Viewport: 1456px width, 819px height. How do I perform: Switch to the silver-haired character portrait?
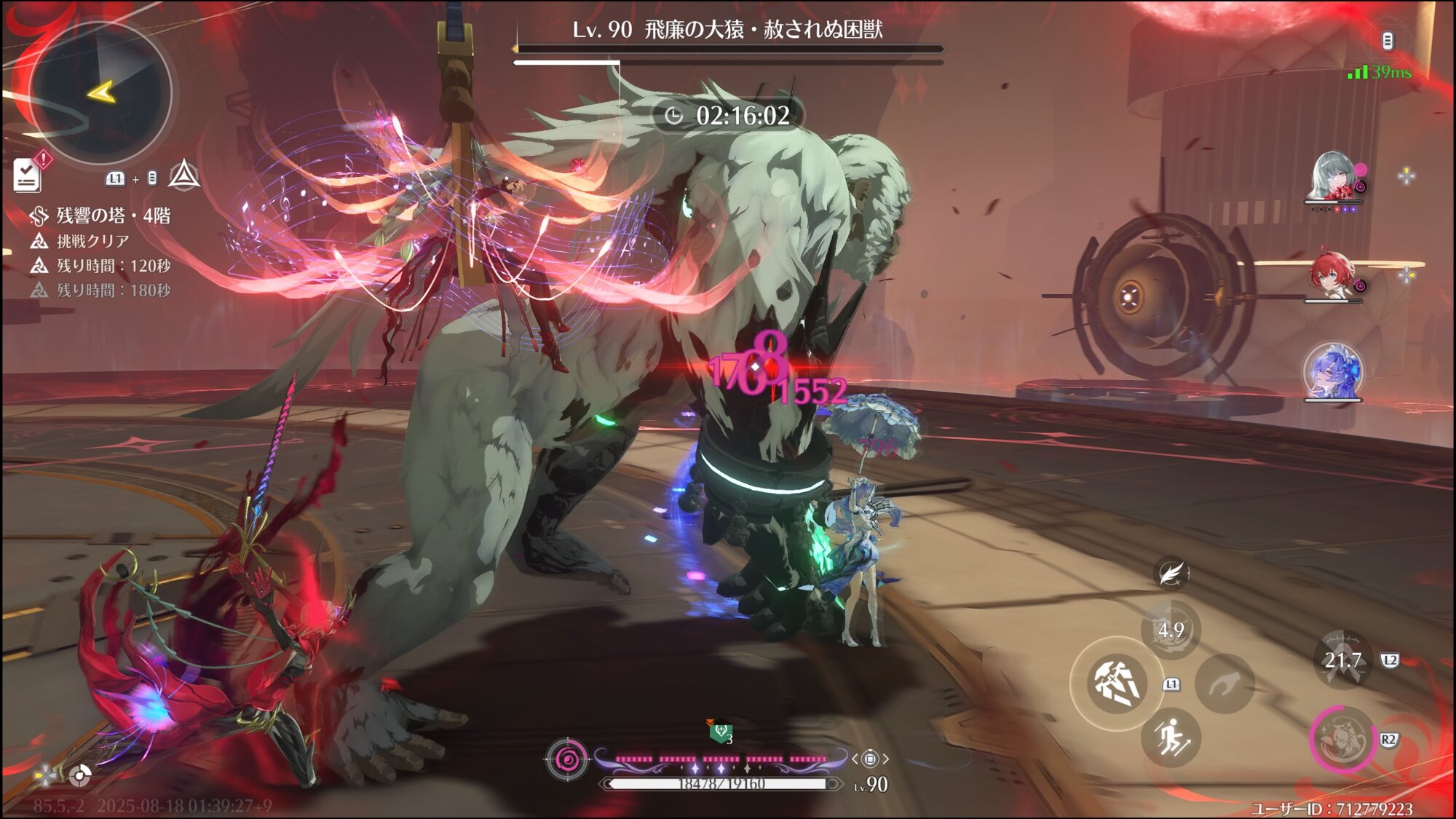tap(1334, 177)
